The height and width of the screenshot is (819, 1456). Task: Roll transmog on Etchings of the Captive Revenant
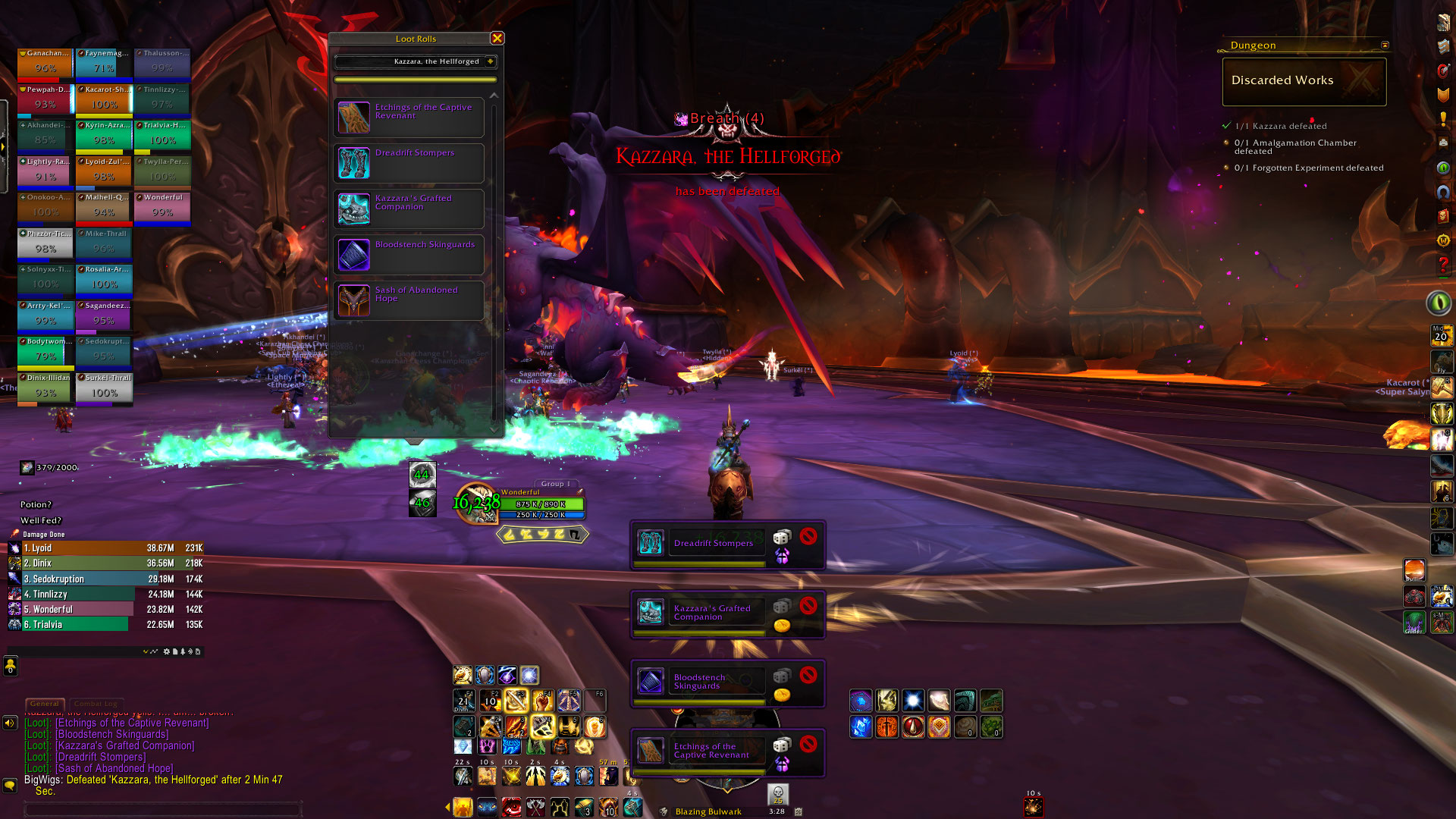click(x=781, y=764)
